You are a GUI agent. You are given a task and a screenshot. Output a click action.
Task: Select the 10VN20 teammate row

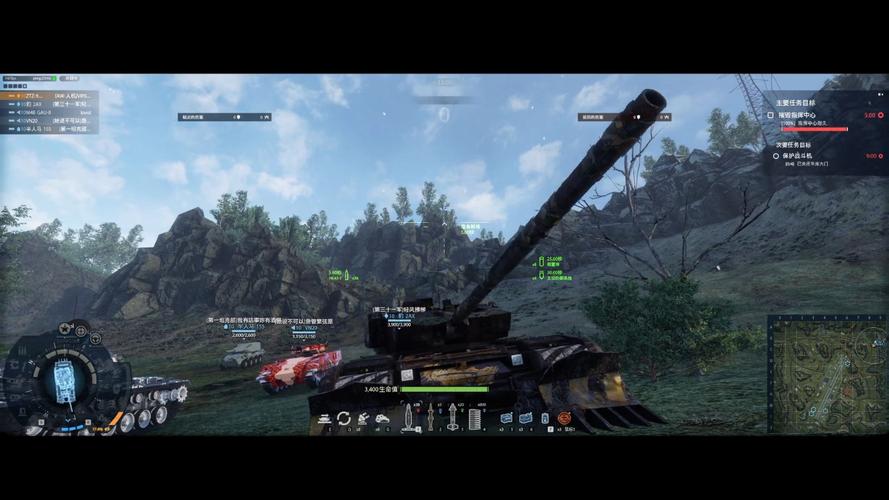[50, 120]
